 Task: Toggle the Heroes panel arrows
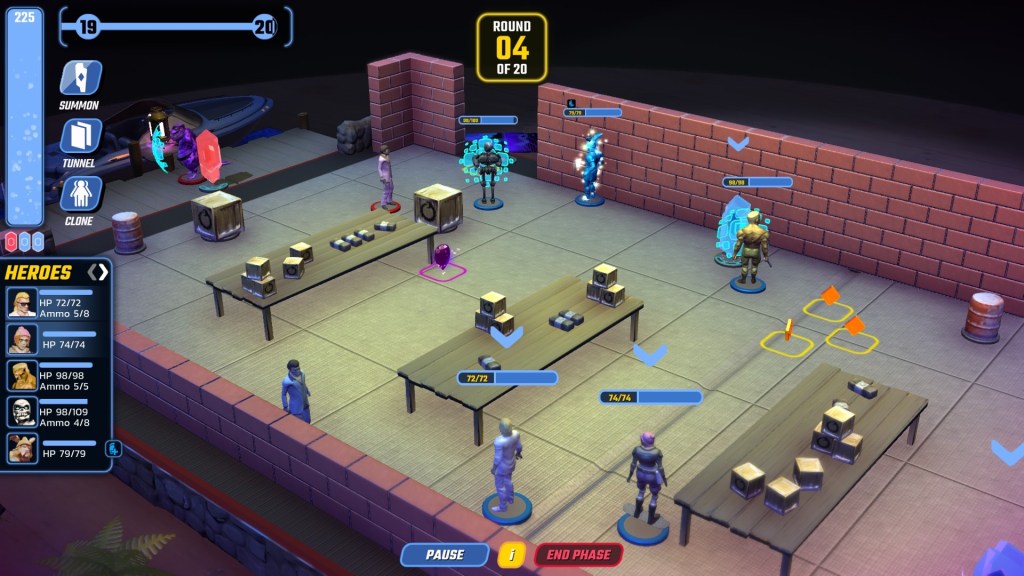pos(97,272)
